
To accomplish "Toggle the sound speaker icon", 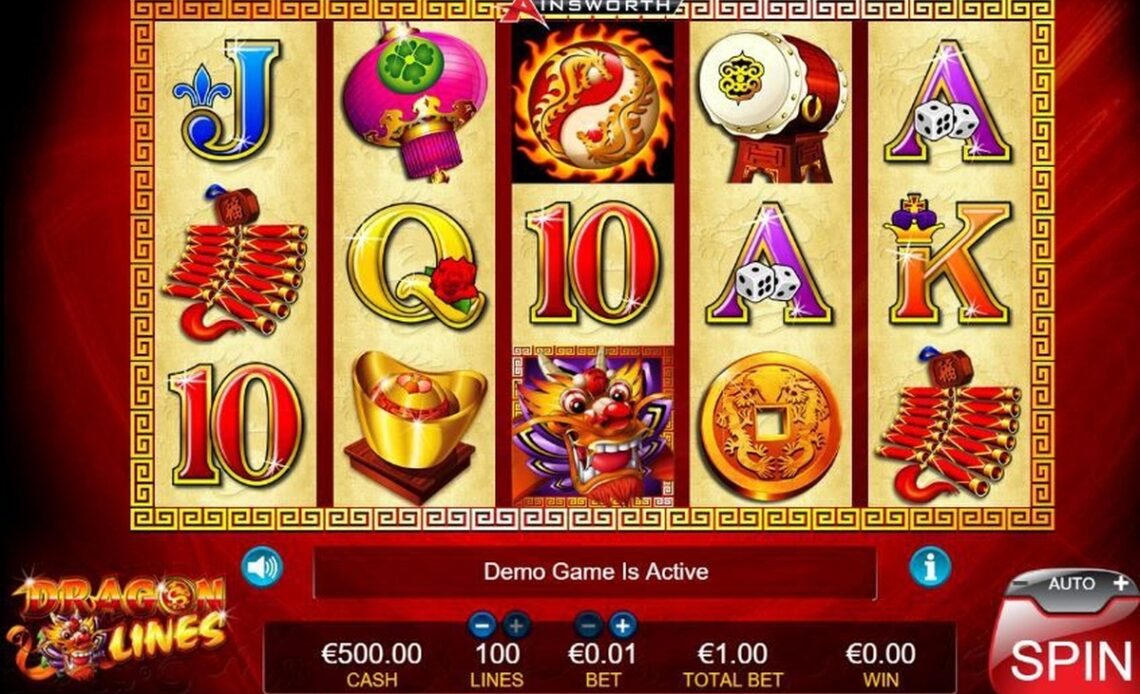I will [262, 569].
